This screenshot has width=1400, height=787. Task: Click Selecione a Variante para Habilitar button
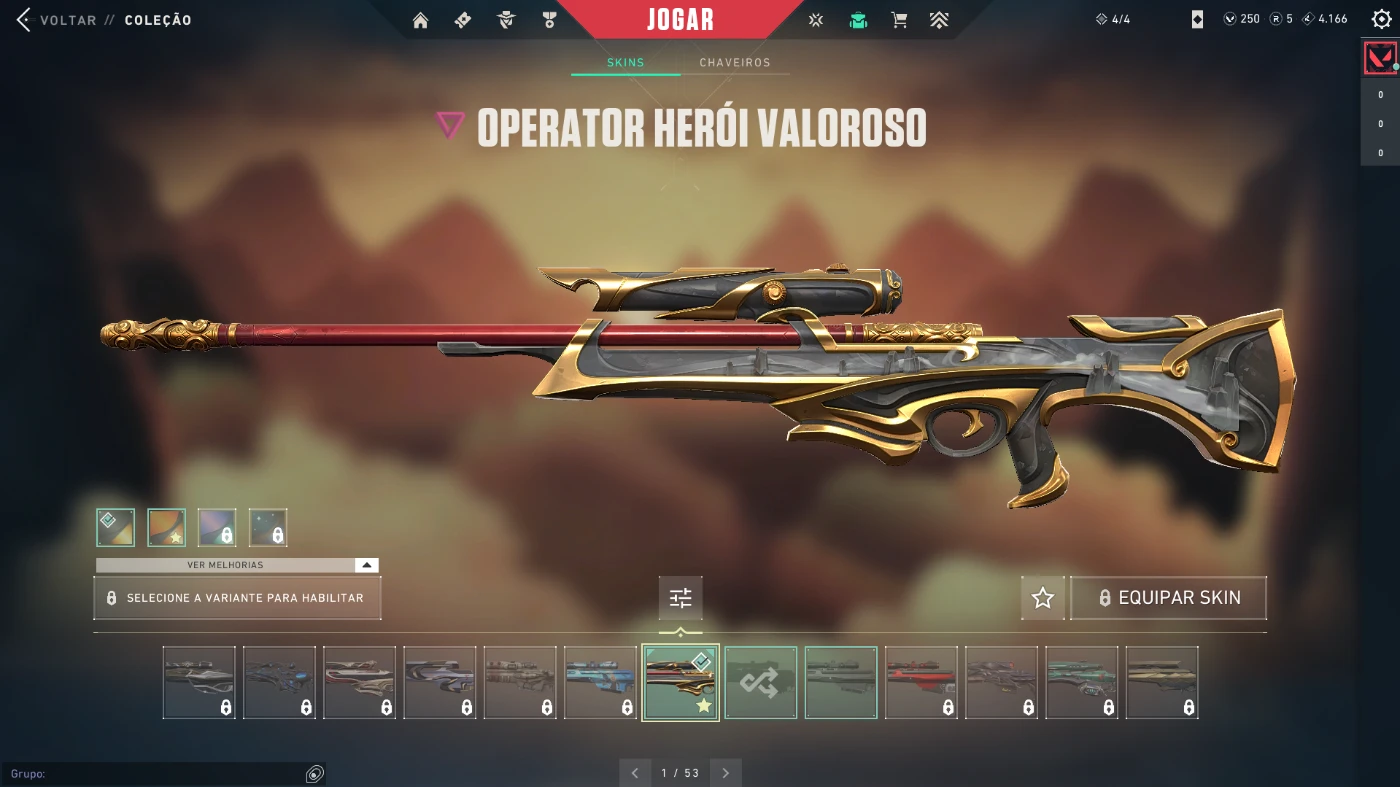237,598
